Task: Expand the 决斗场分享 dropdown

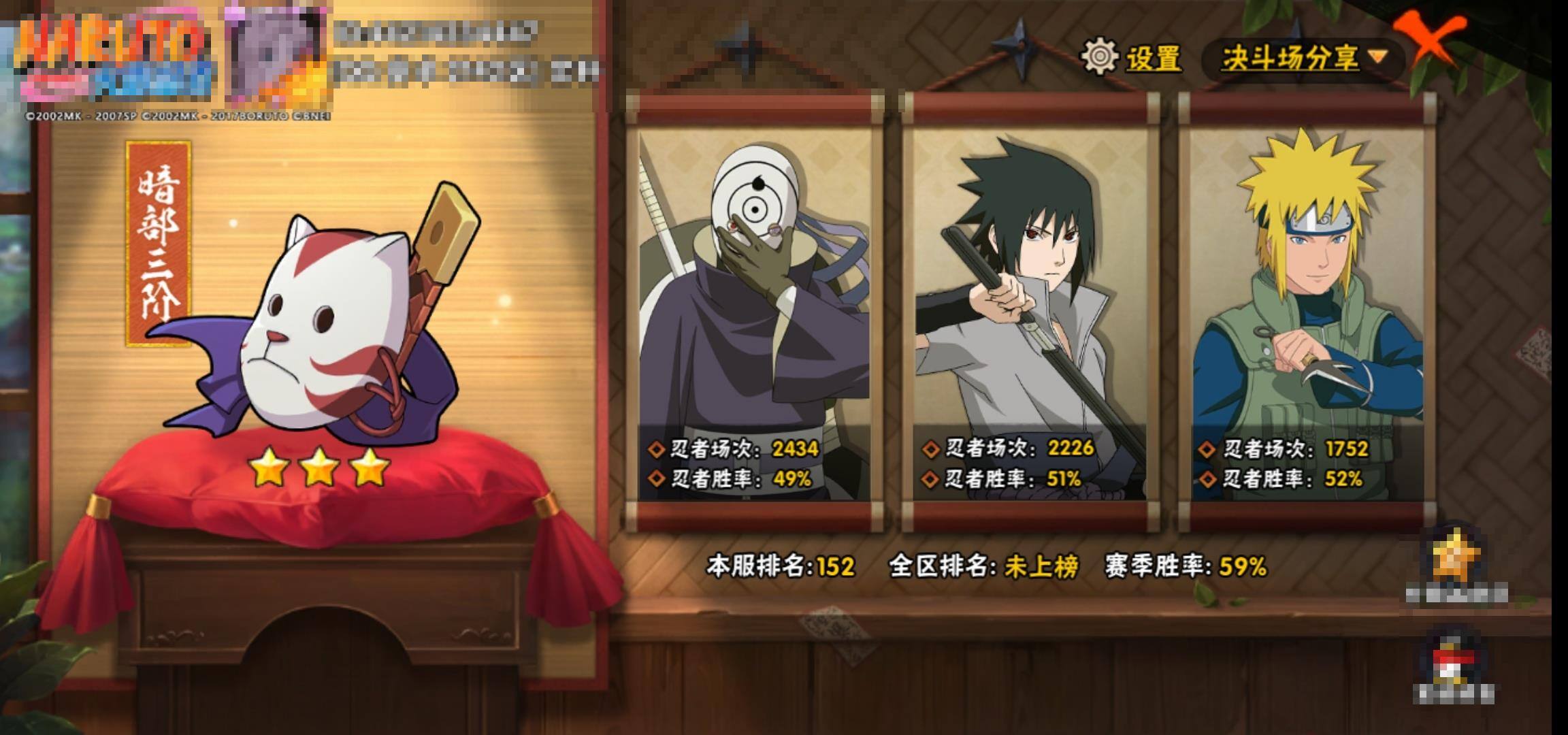Action: 1302,58
